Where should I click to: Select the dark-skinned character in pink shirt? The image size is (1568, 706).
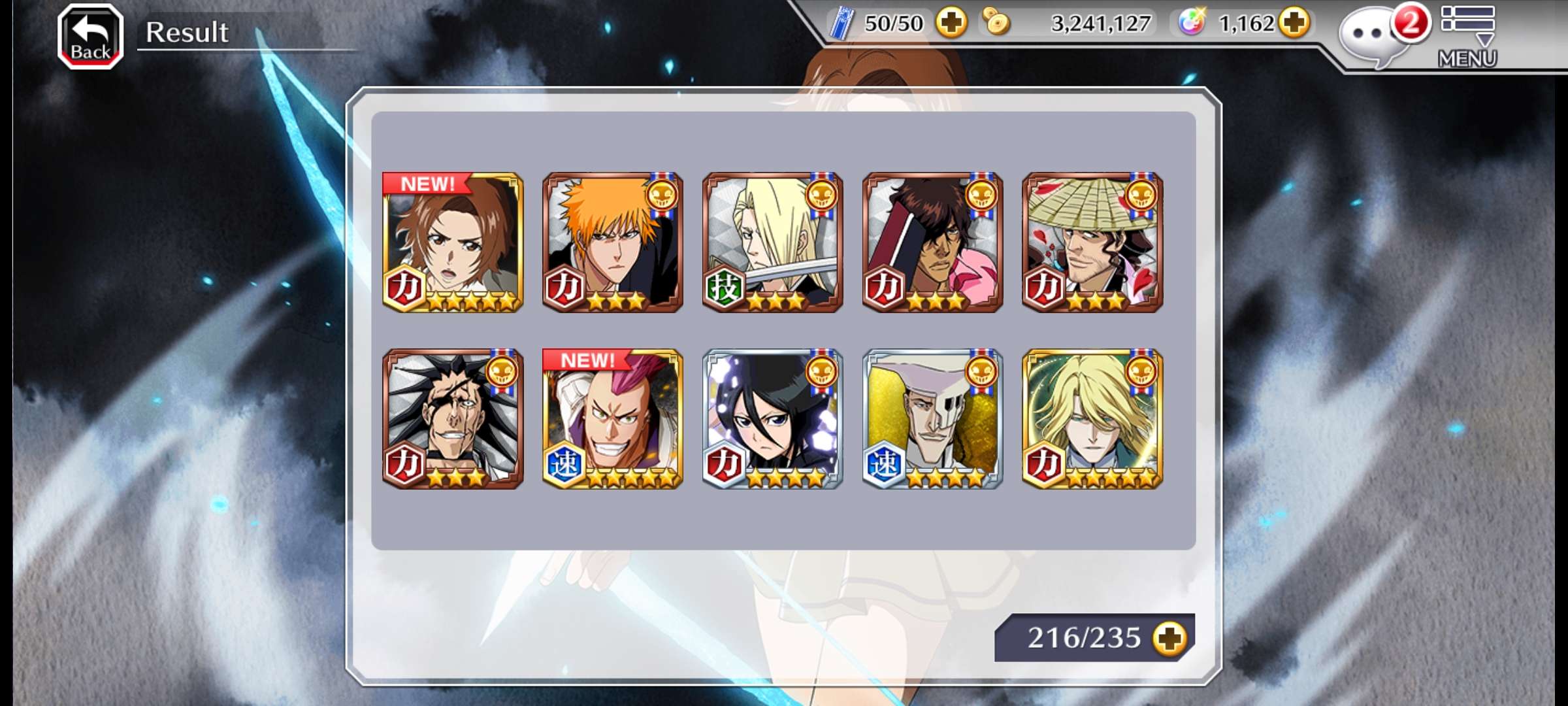pyautogui.click(x=932, y=243)
